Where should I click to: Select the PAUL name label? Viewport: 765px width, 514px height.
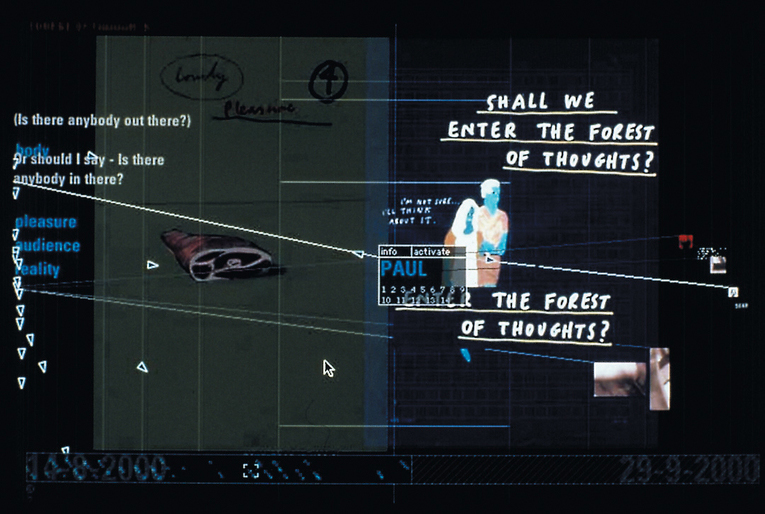point(404,269)
